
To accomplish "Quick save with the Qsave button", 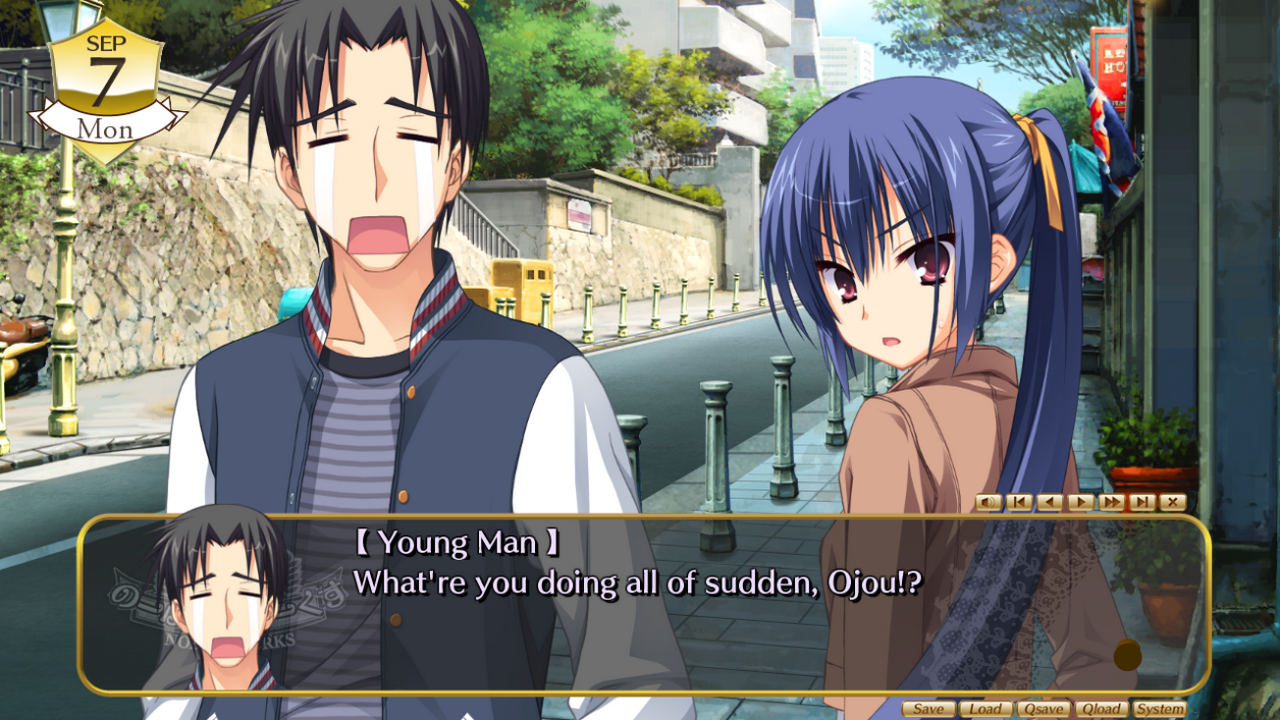I will tap(1043, 709).
